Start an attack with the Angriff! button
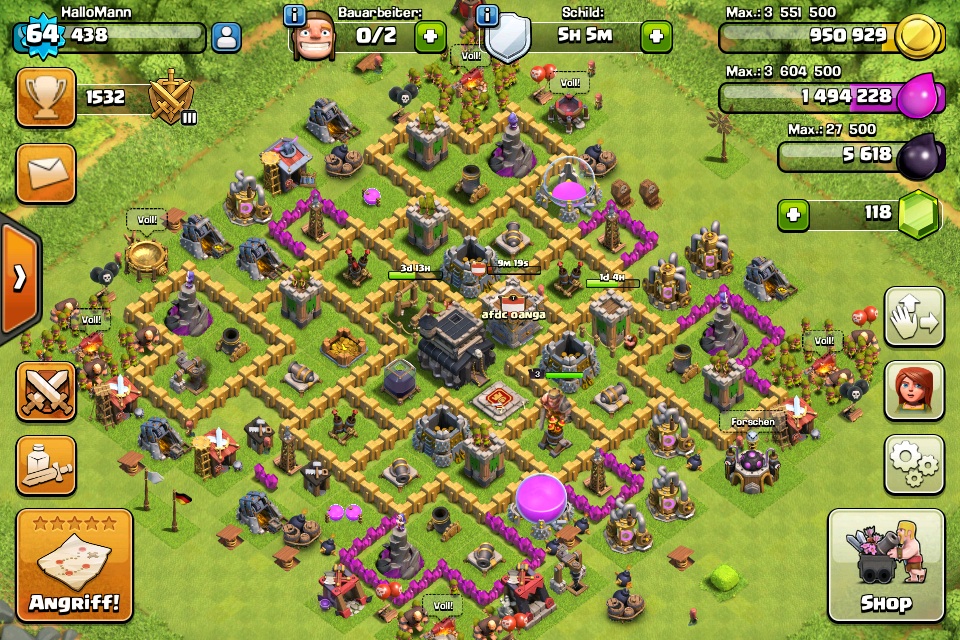 [74, 565]
